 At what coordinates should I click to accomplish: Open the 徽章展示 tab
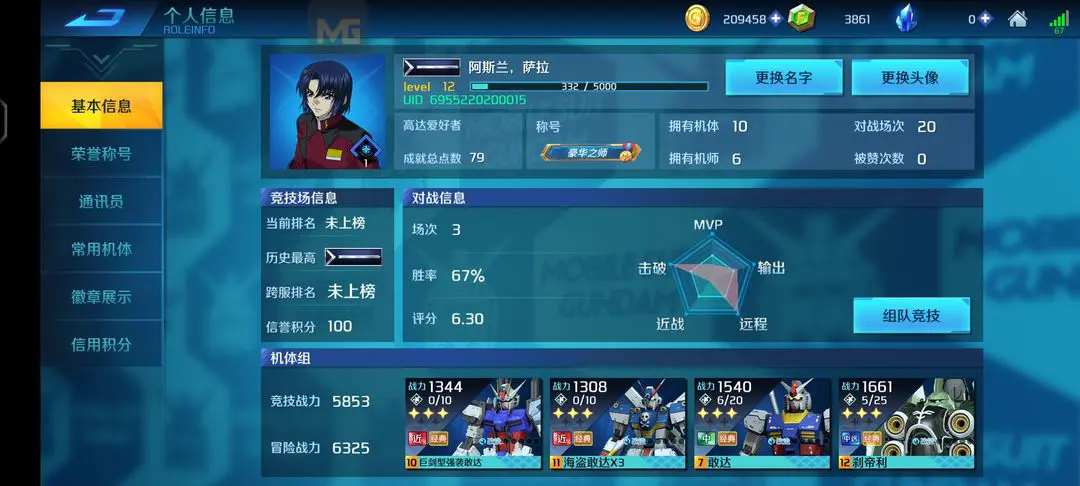(x=101, y=297)
